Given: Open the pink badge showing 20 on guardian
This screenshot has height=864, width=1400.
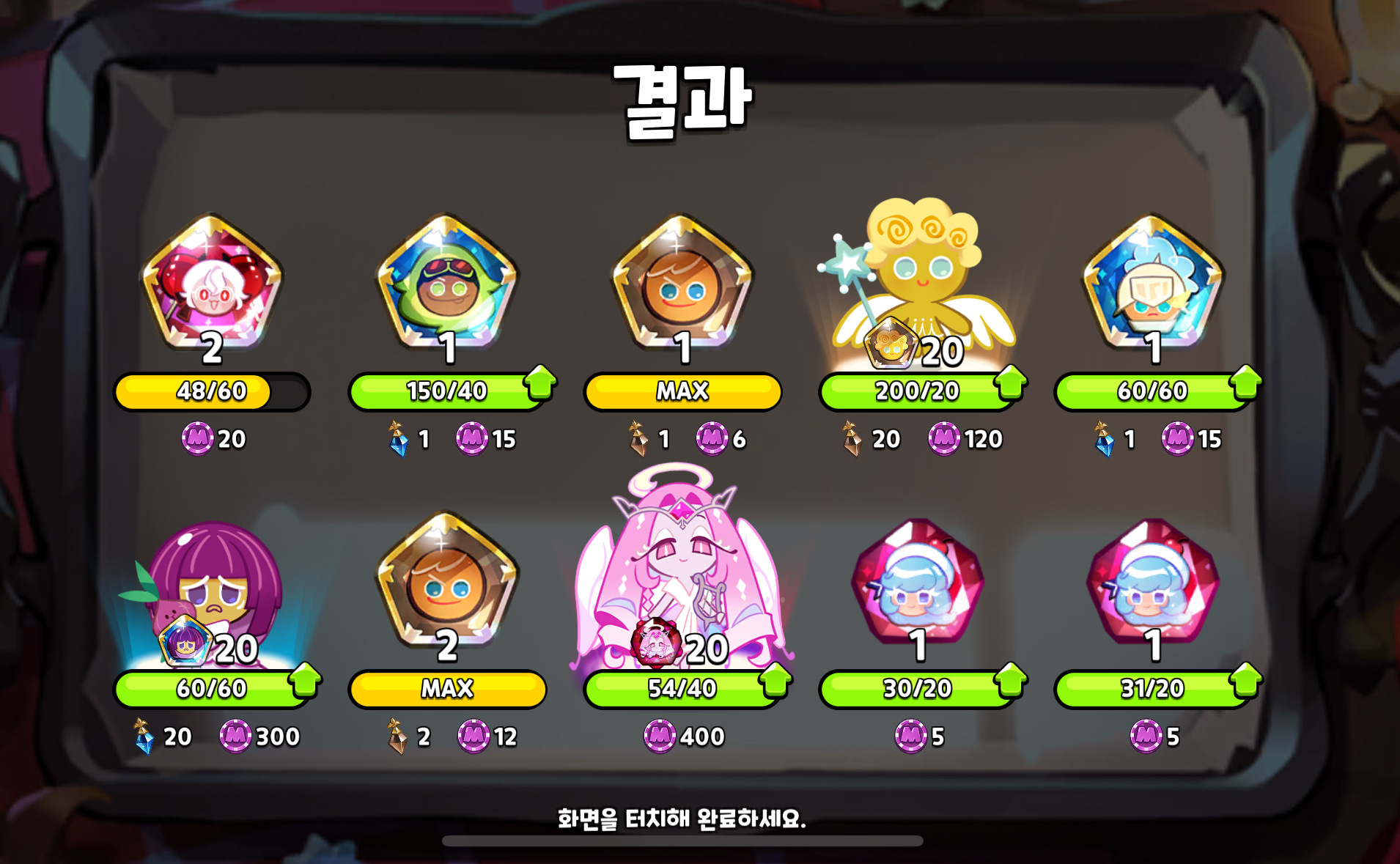Looking at the screenshot, I should tap(656, 649).
